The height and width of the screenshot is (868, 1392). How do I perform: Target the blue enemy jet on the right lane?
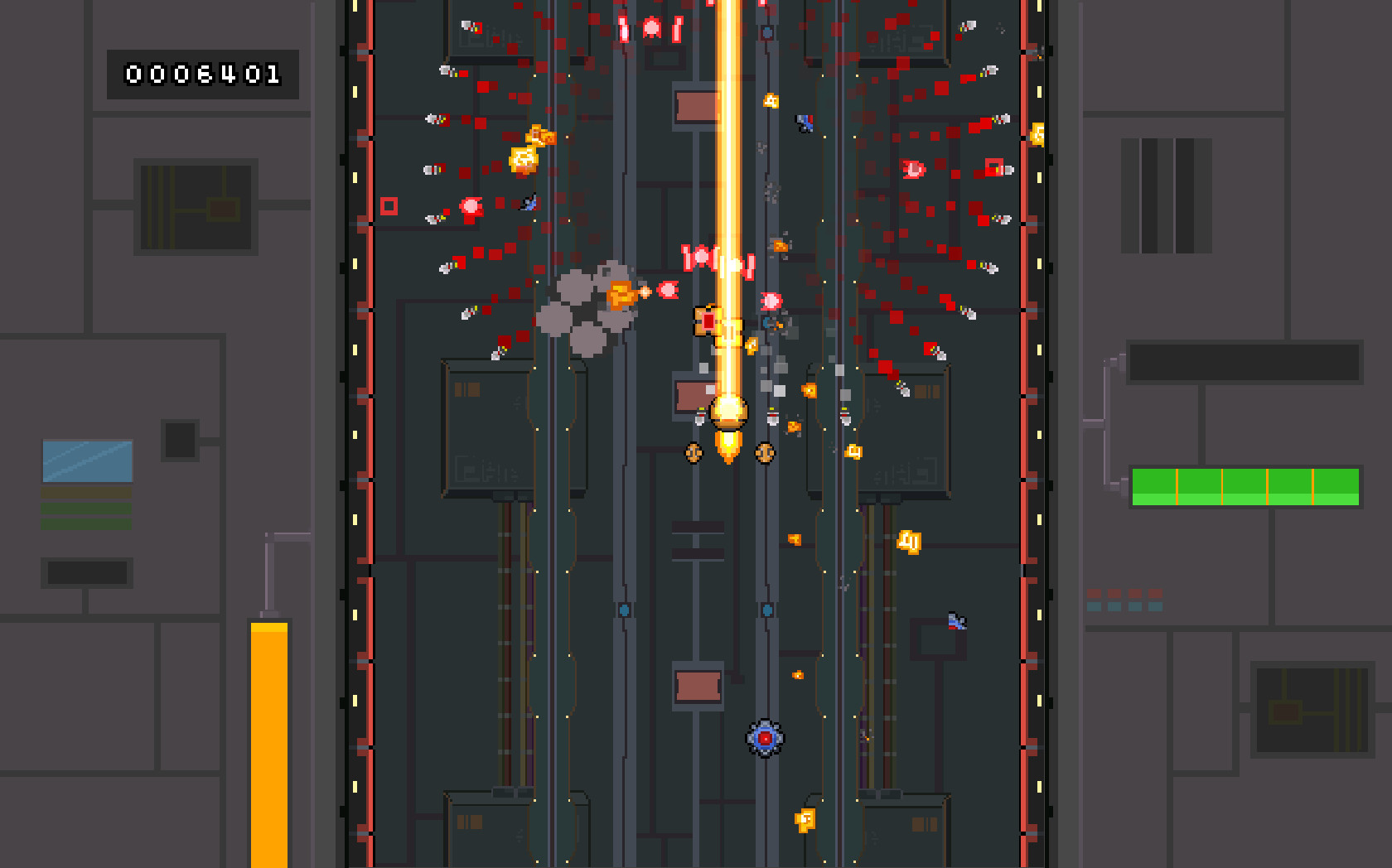click(953, 621)
